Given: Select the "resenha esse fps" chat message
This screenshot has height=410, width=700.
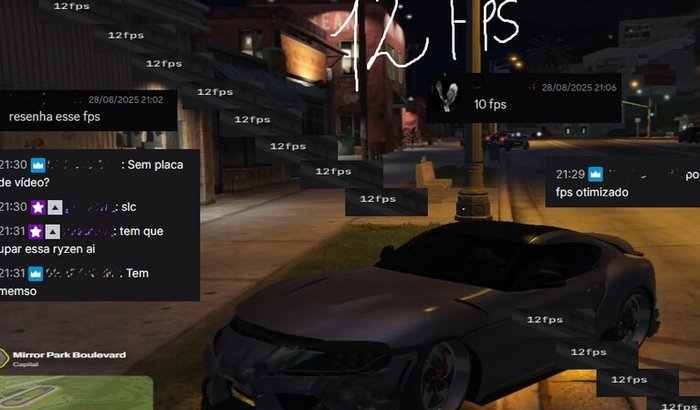Looking at the screenshot, I should [54, 117].
